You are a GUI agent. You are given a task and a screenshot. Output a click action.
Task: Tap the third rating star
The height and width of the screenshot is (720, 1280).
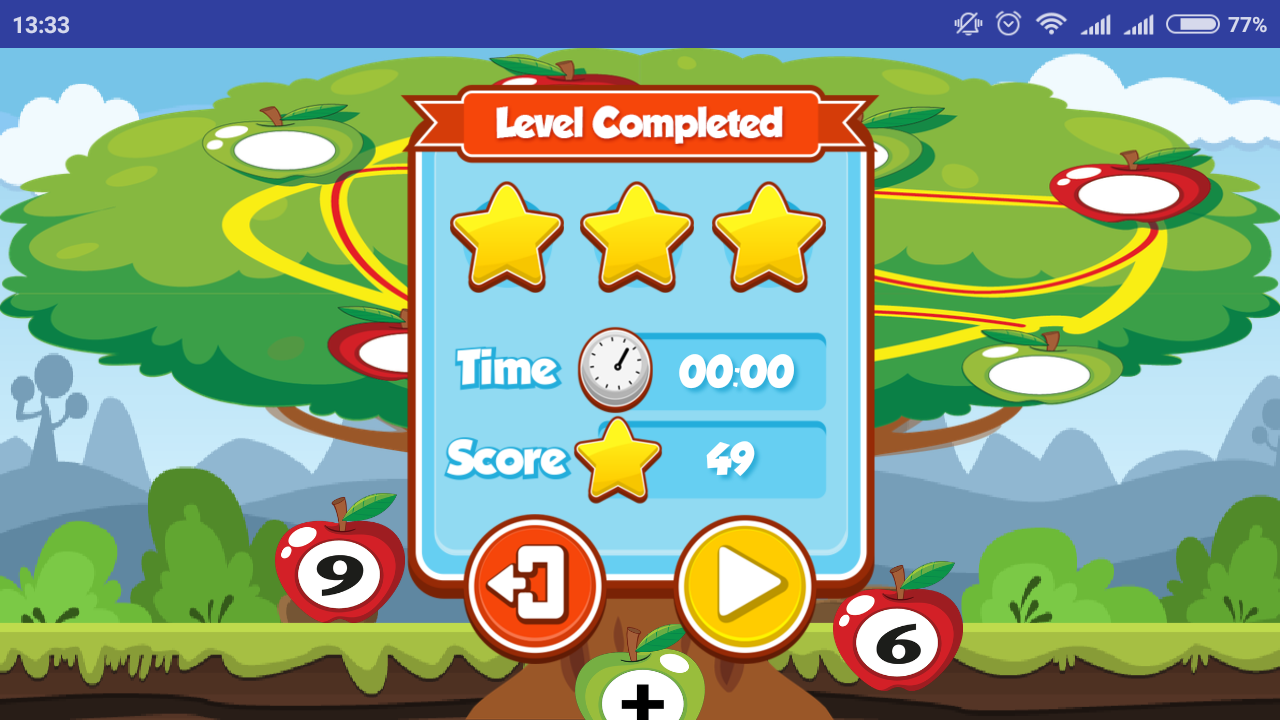pos(766,238)
